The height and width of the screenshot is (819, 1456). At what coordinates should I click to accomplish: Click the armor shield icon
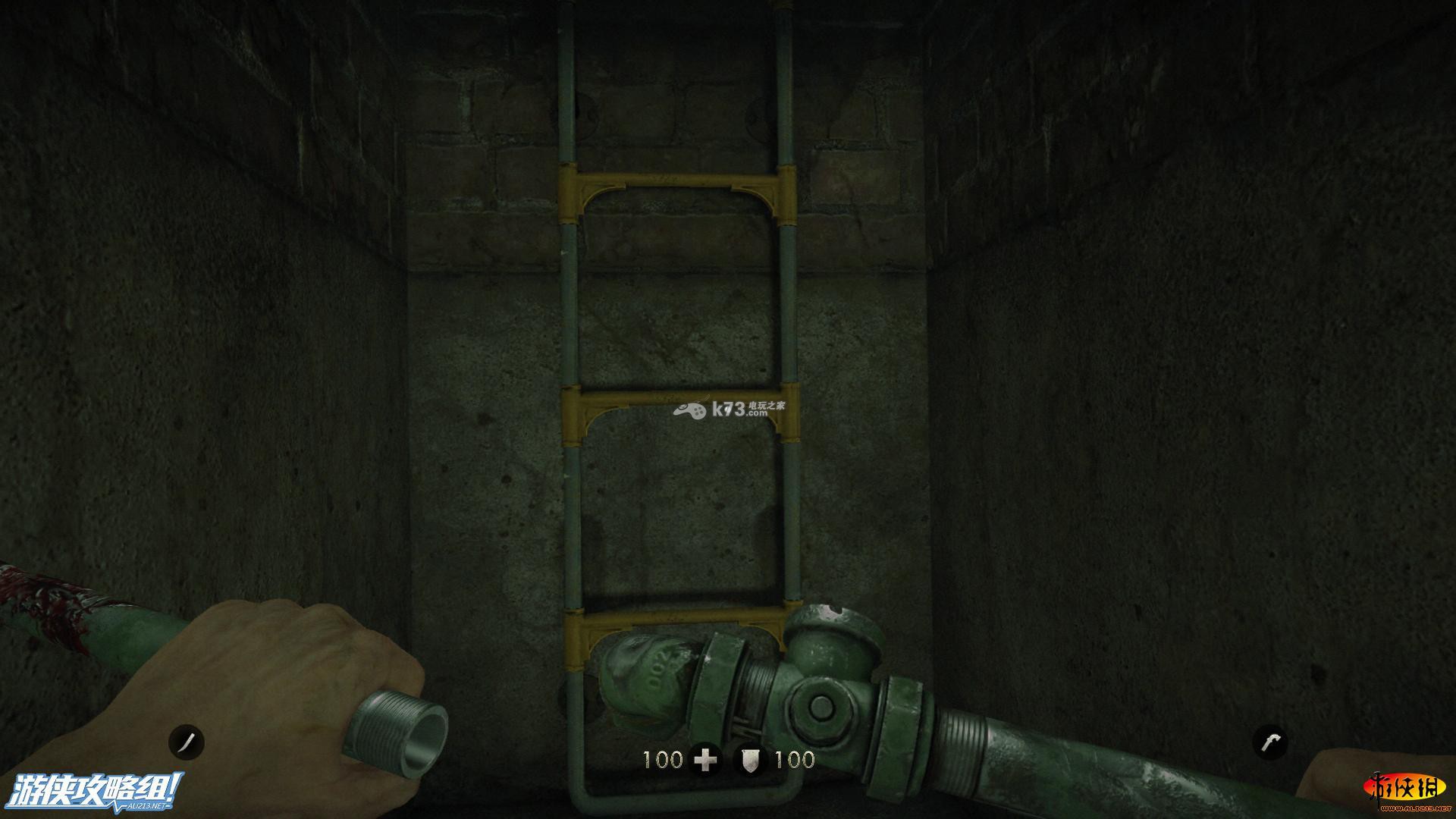(750, 760)
